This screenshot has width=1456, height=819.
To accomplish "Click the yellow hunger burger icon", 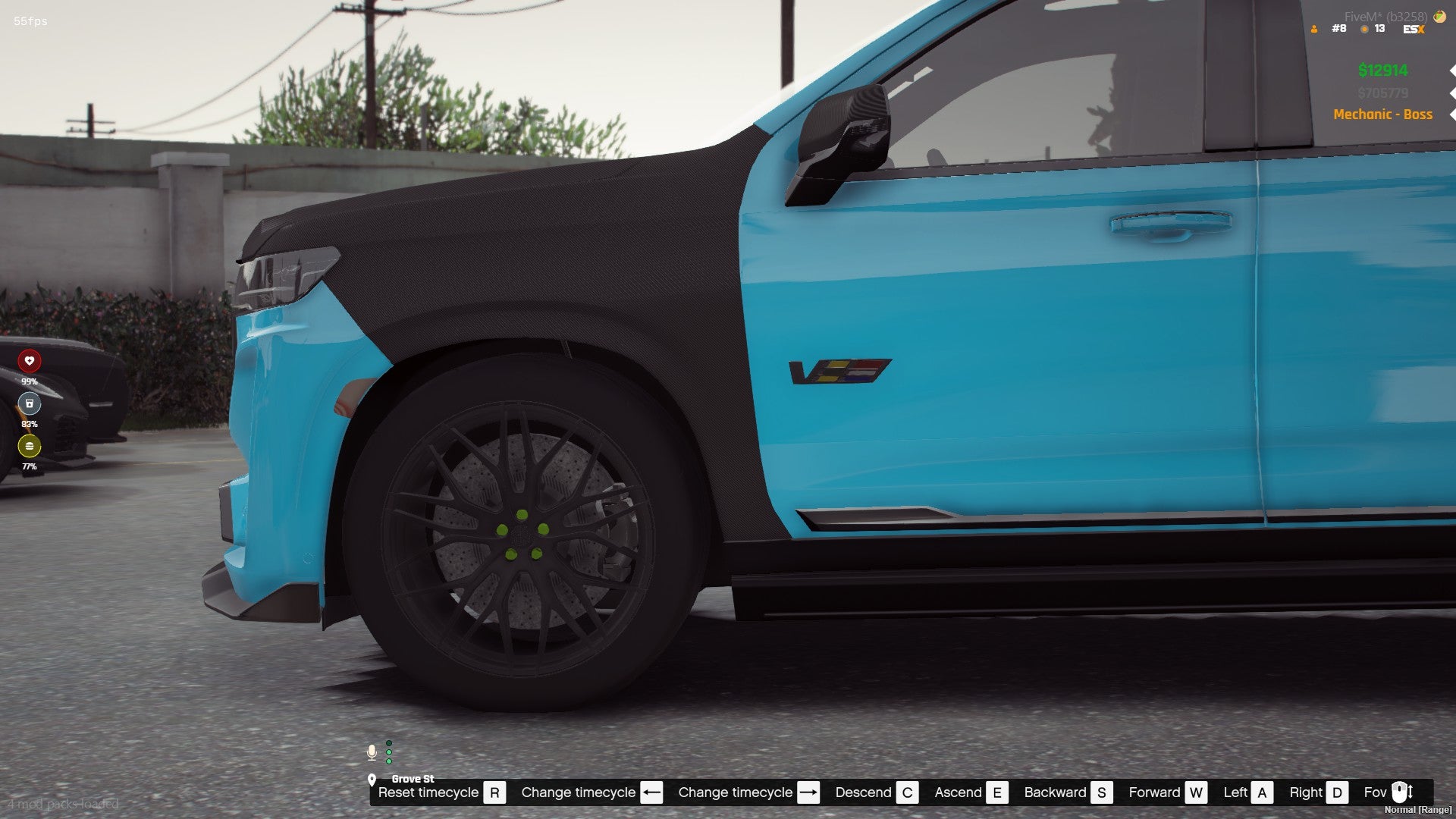I will pyautogui.click(x=30, y=446).
